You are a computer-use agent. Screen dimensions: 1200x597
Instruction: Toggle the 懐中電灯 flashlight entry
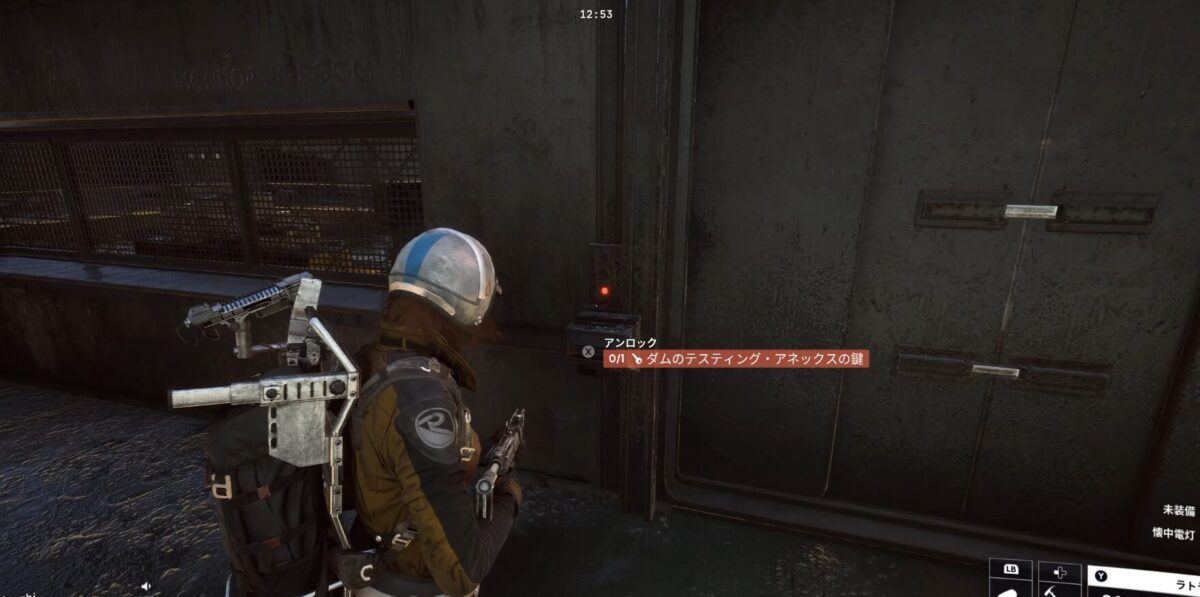pos(1174,532)
